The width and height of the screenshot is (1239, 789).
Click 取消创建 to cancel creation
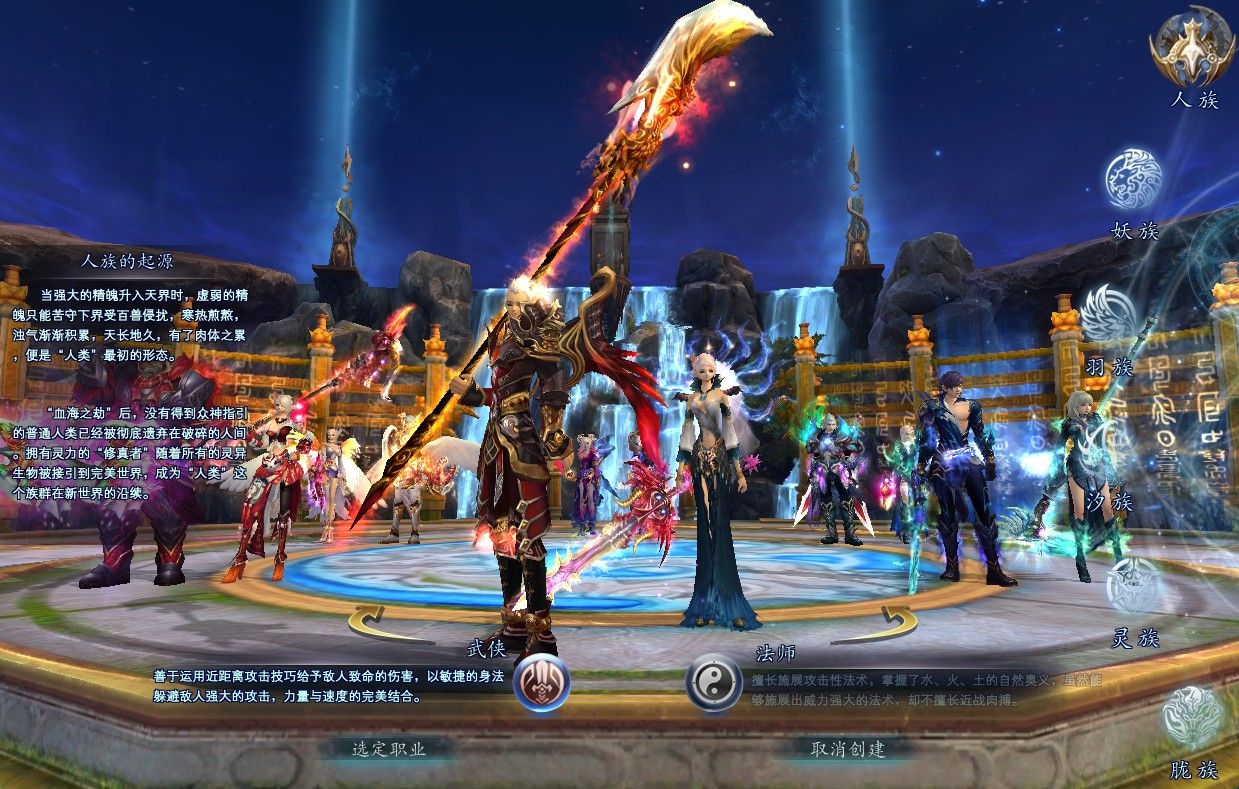[847, 748]
